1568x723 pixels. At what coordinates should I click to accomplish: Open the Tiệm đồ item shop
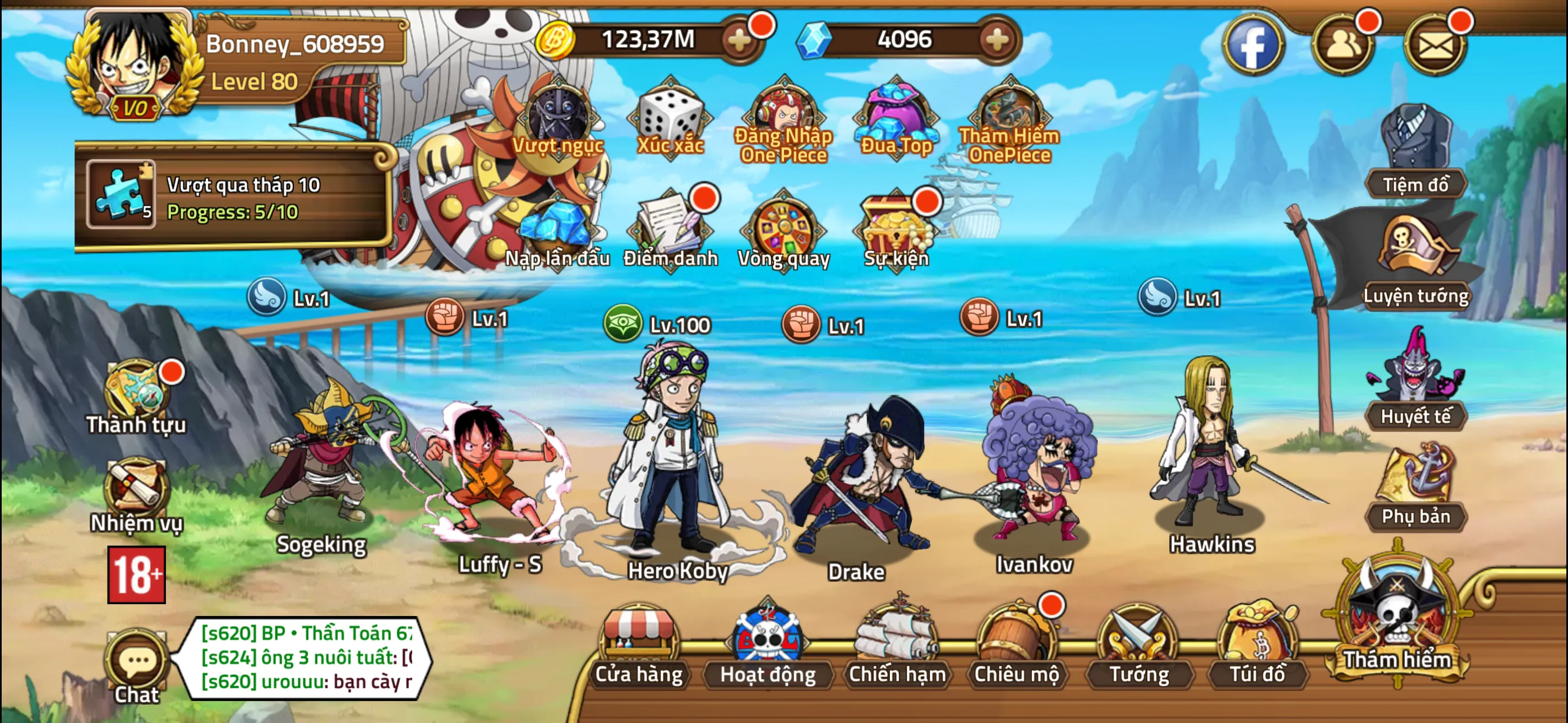click(1417, 143)
